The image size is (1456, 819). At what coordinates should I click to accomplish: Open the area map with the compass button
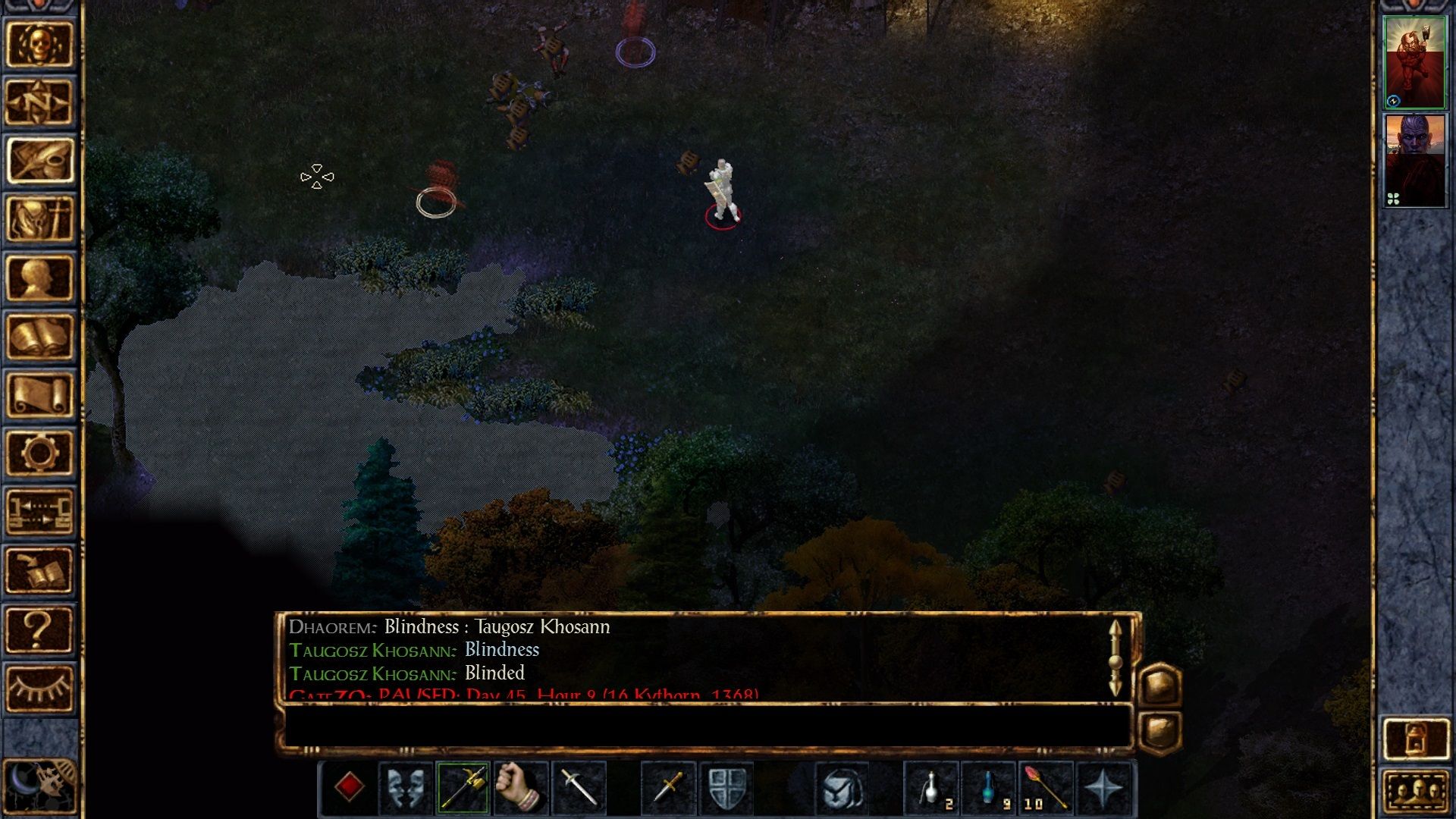pyautogui.click(x=39, y=102)
